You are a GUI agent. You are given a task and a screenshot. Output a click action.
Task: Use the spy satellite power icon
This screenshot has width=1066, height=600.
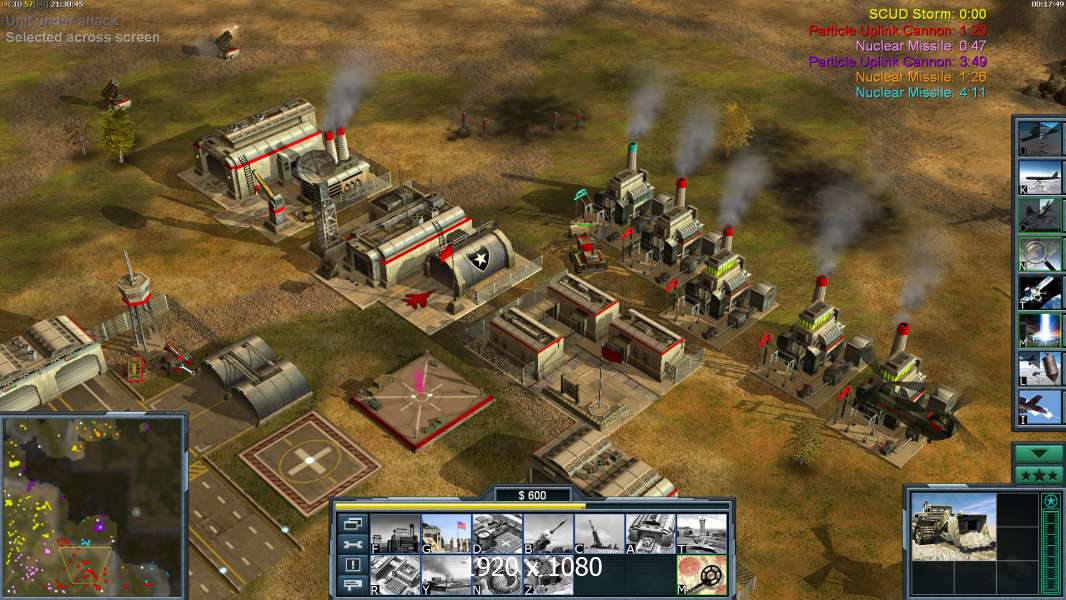click(1038, 292)
